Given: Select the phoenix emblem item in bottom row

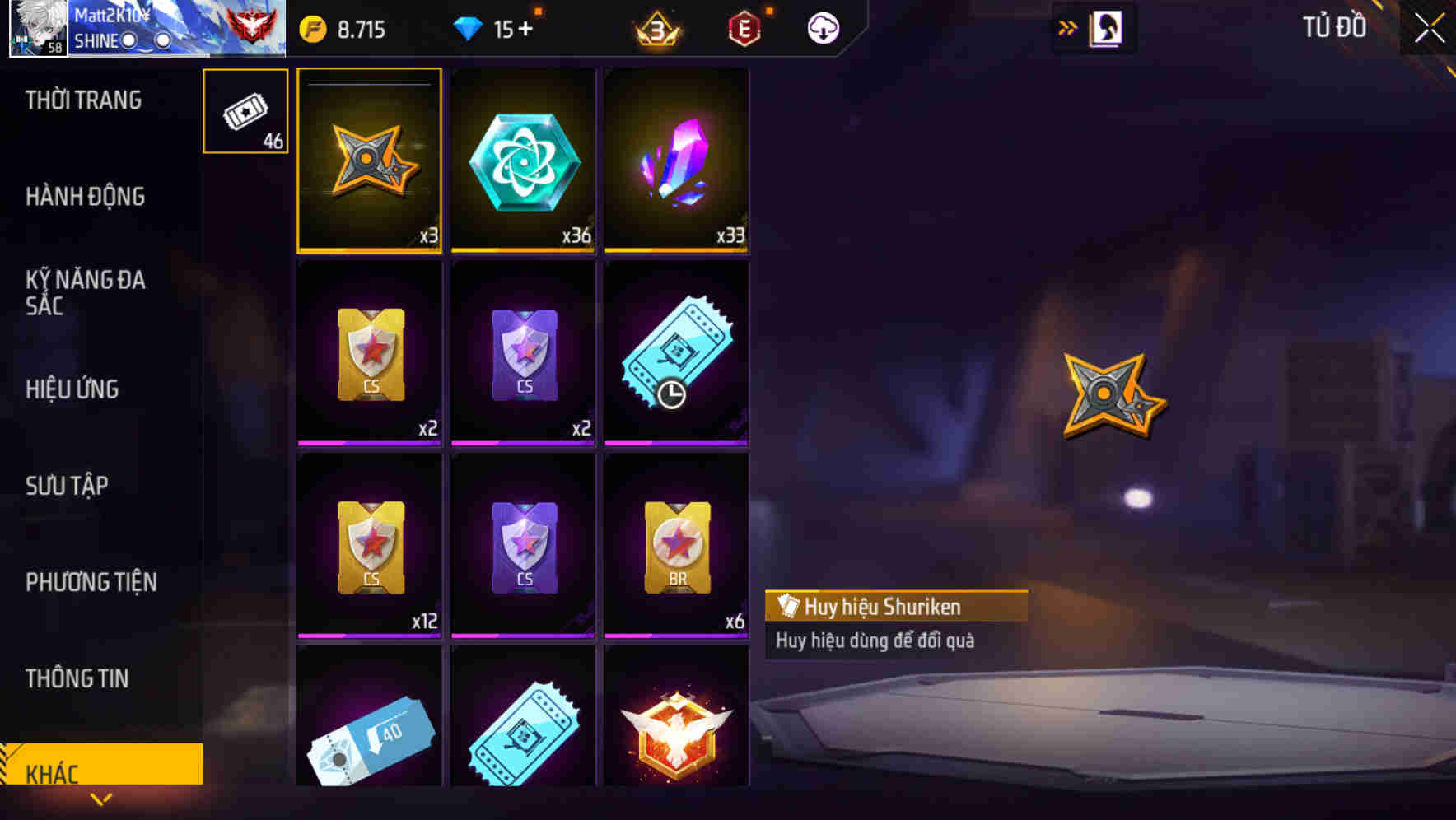Looking at the screenshot, I should (x=676, y=733).
